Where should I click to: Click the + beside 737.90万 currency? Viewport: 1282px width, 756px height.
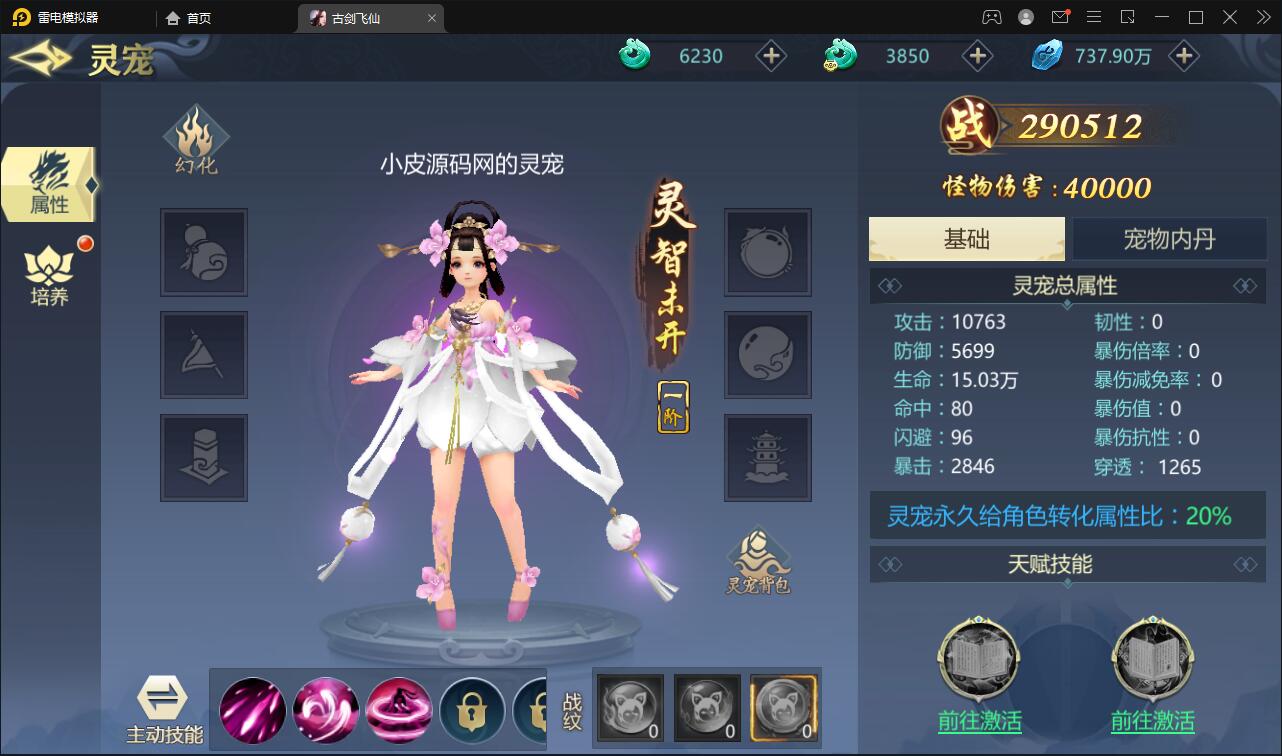1184,56
